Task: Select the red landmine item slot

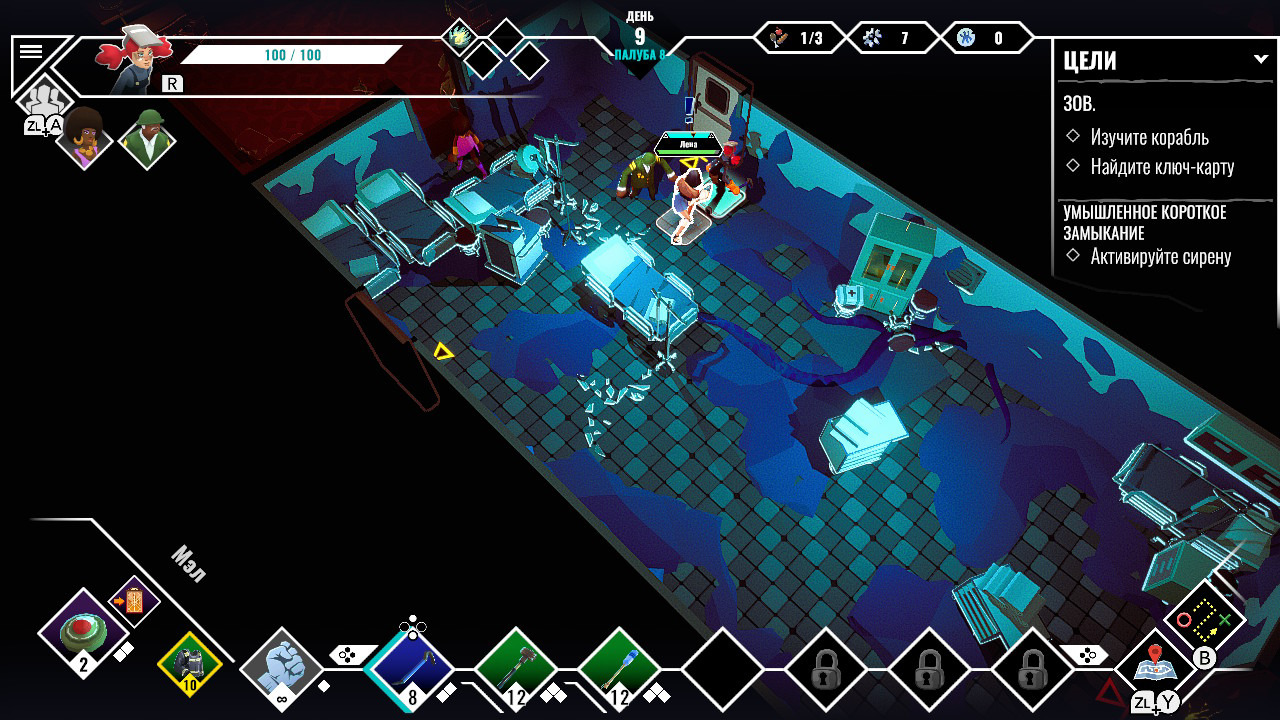Action: tap(83, 633)
